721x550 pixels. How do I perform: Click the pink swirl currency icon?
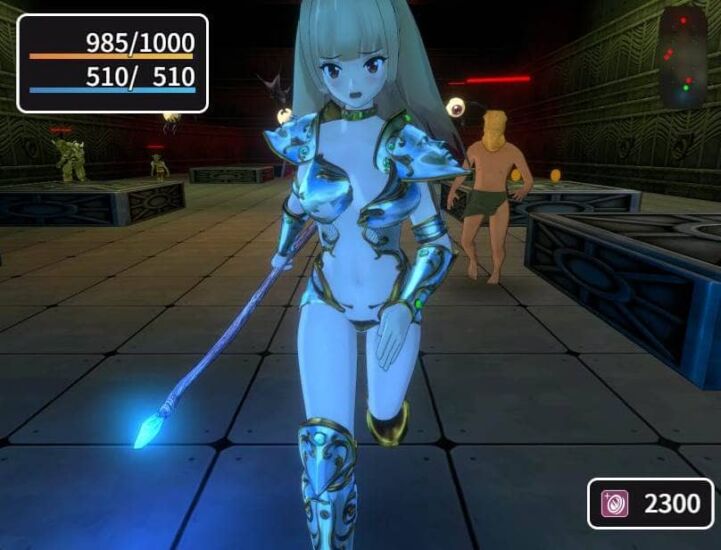(x=614, y=503)
